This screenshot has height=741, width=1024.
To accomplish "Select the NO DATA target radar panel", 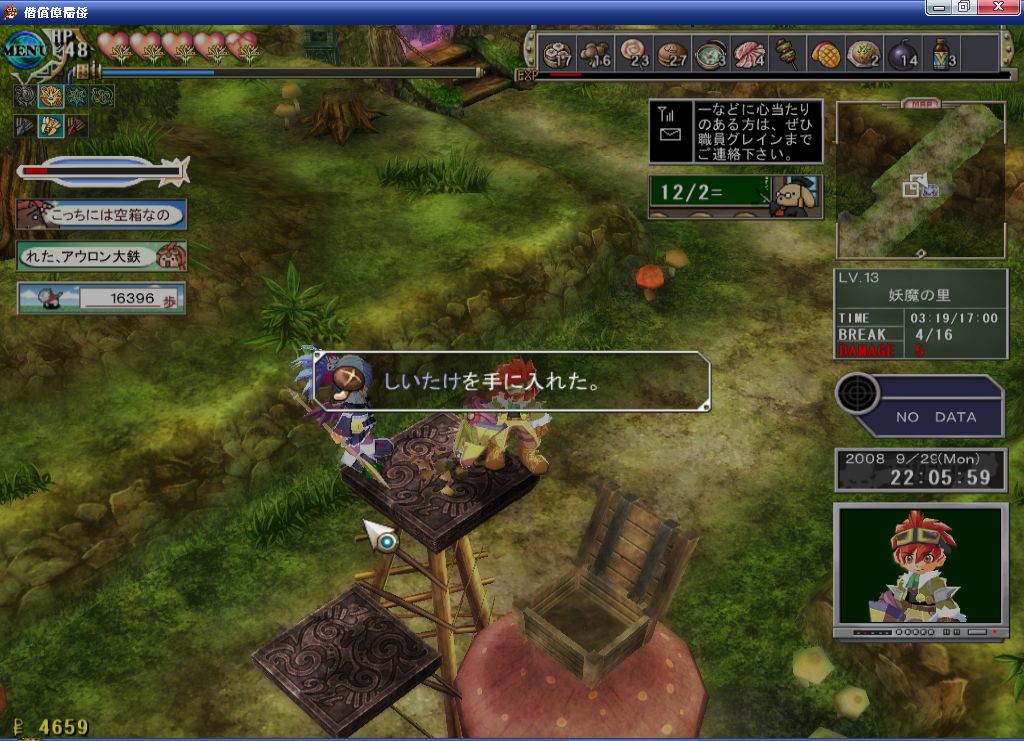I will [x=920, y=405].
